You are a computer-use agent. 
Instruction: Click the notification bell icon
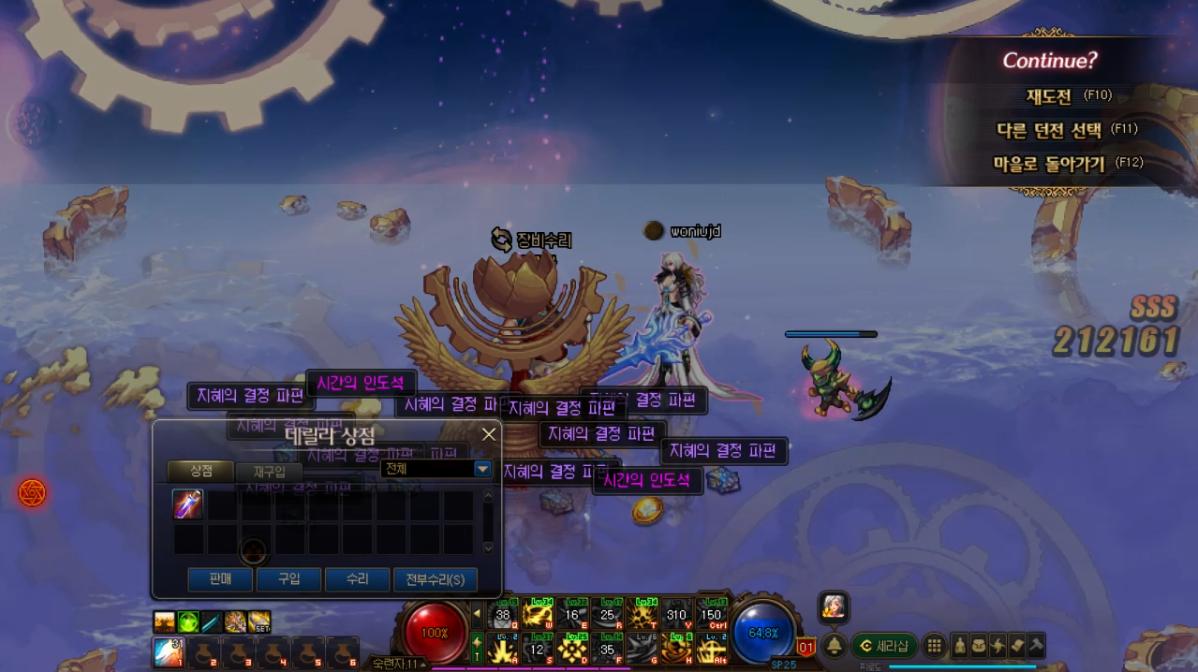(834, 646)
